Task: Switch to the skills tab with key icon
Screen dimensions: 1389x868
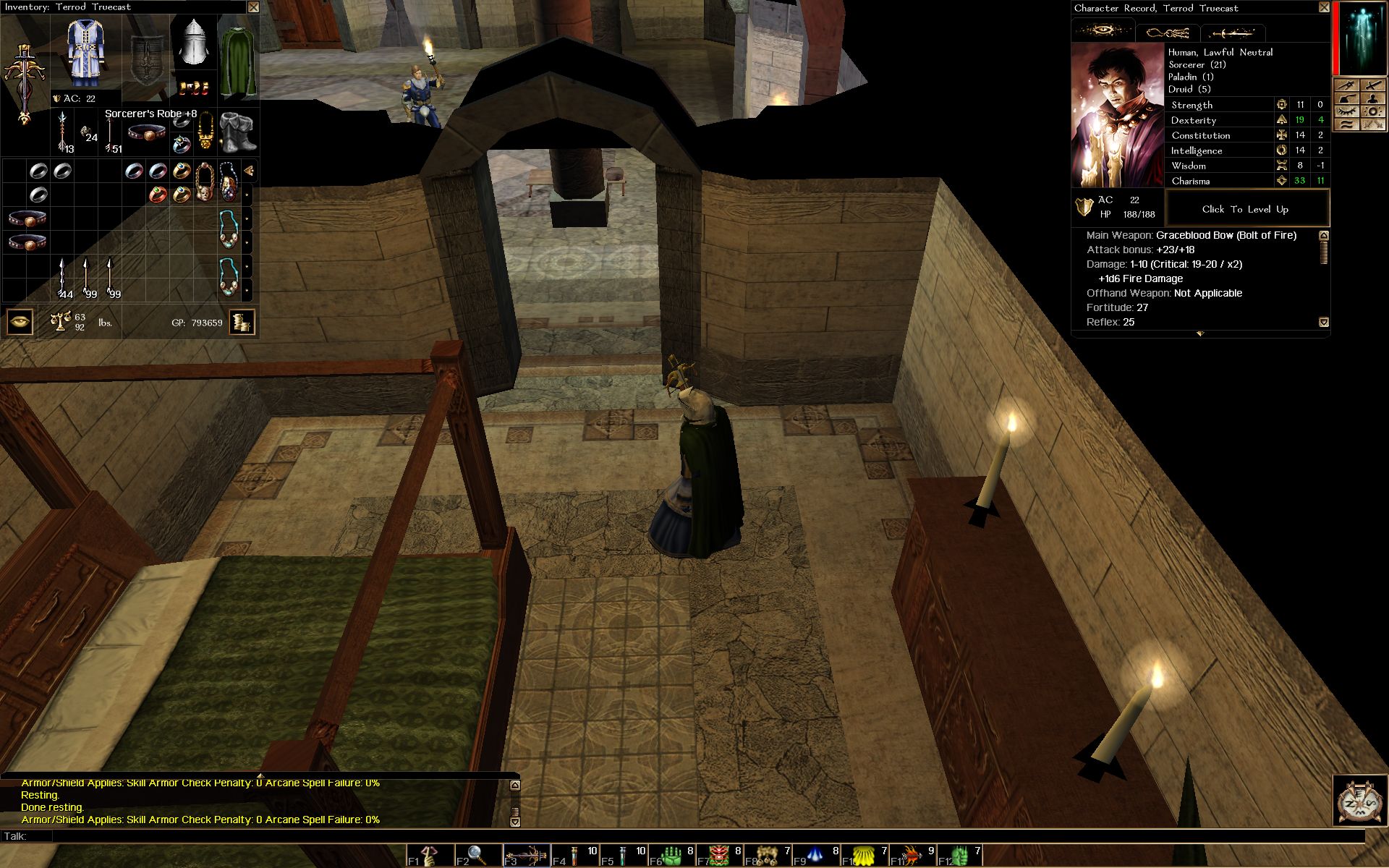Action: click(x=1168, y=33)
